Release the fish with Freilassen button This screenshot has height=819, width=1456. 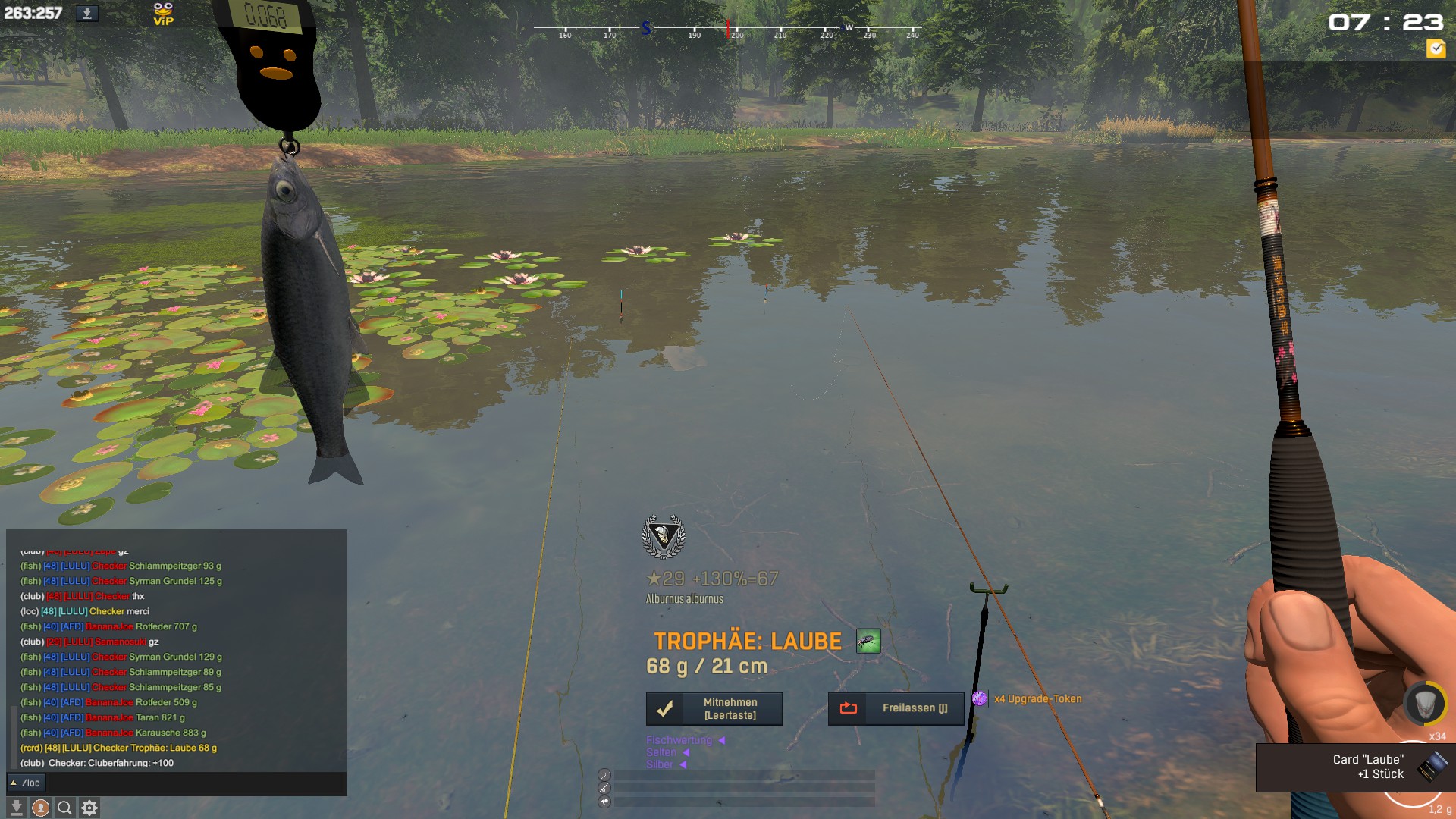tap(896, 709)
